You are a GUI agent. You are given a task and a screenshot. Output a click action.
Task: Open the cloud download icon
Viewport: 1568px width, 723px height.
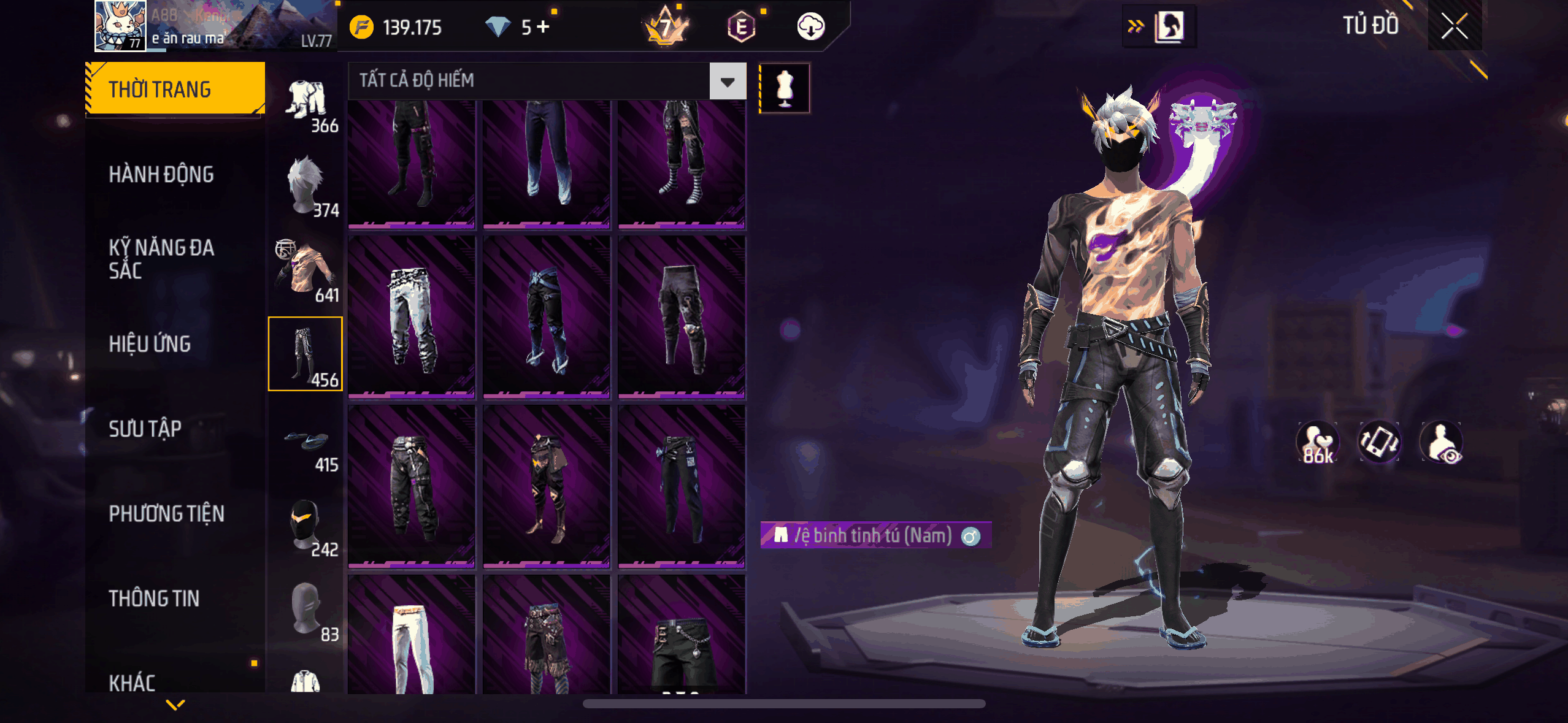pyautogui.click(x=810, y=27)
